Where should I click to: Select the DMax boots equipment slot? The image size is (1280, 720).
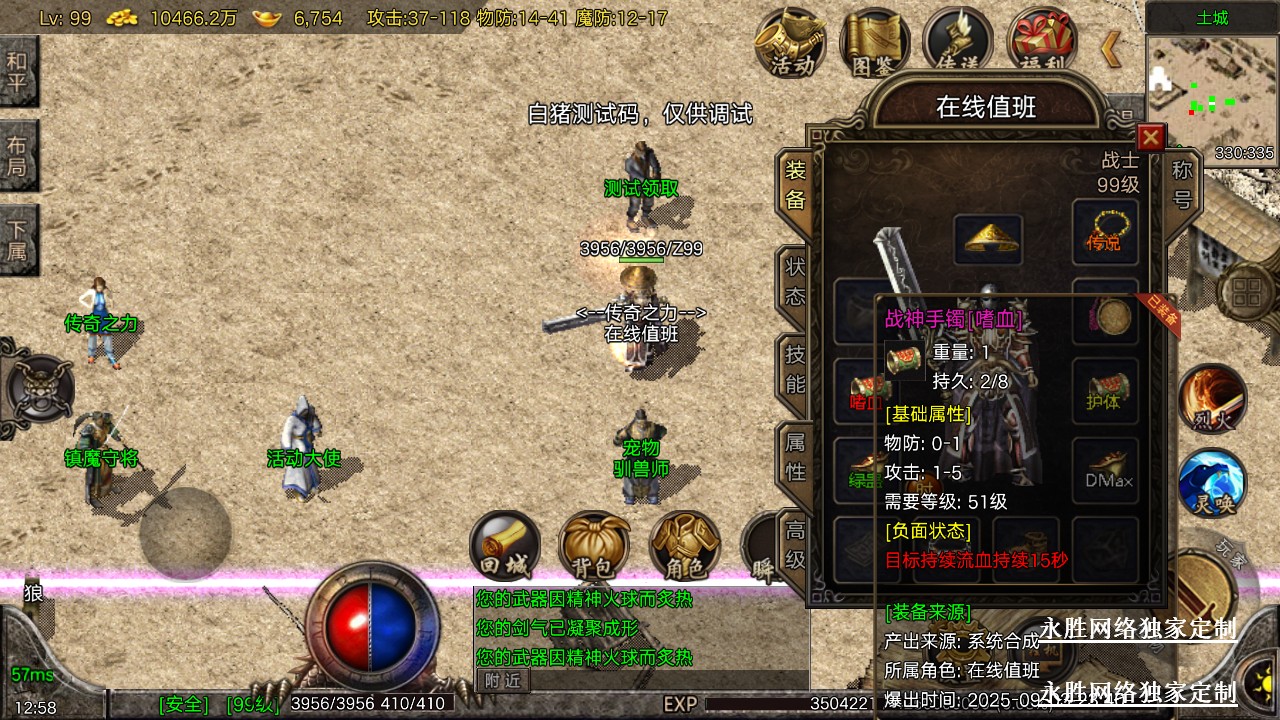(1106, 470)
